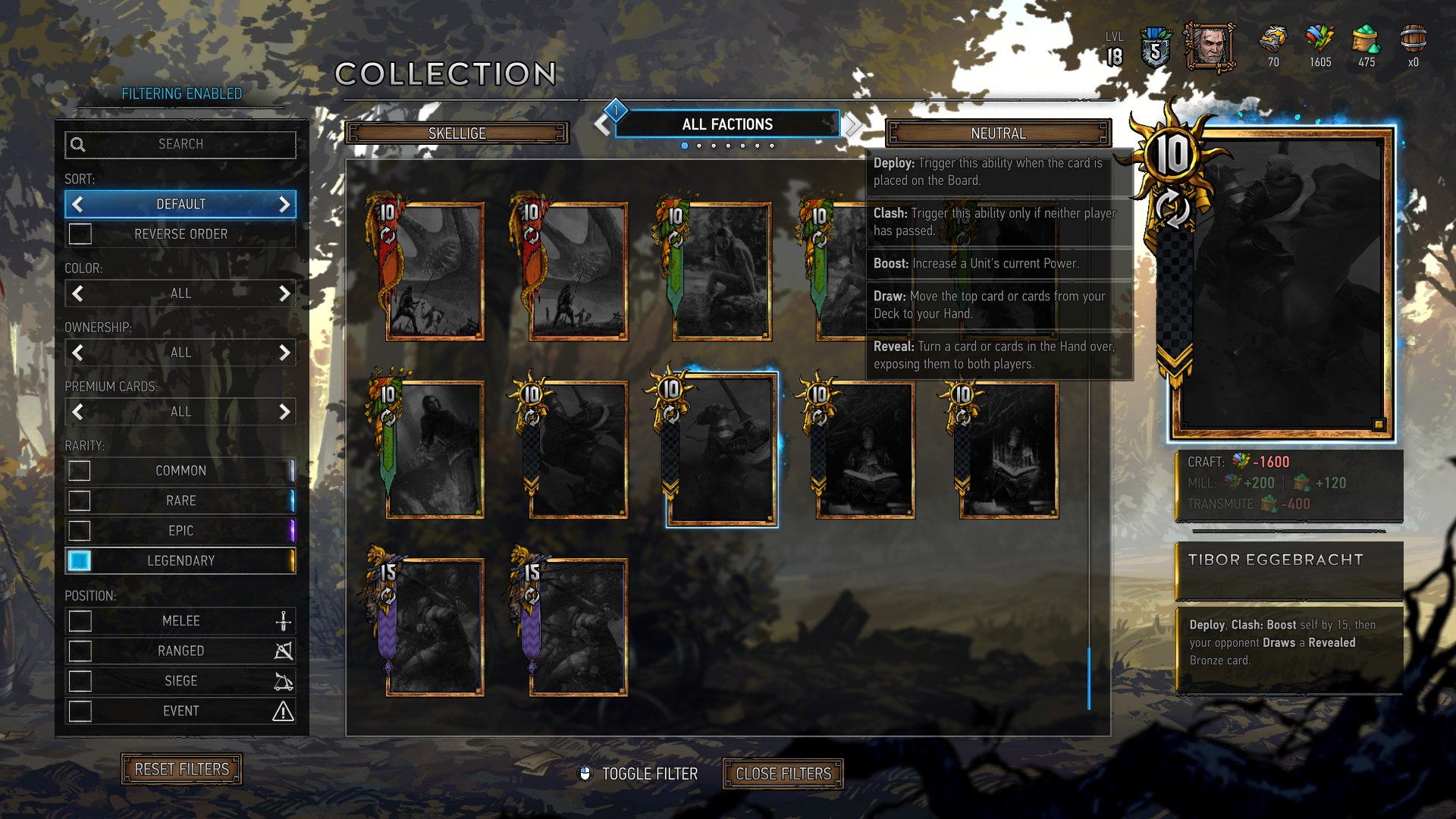Viewport: 1456px width, 819px height.
Task: Show only Siege position cards
Action: 80,681
